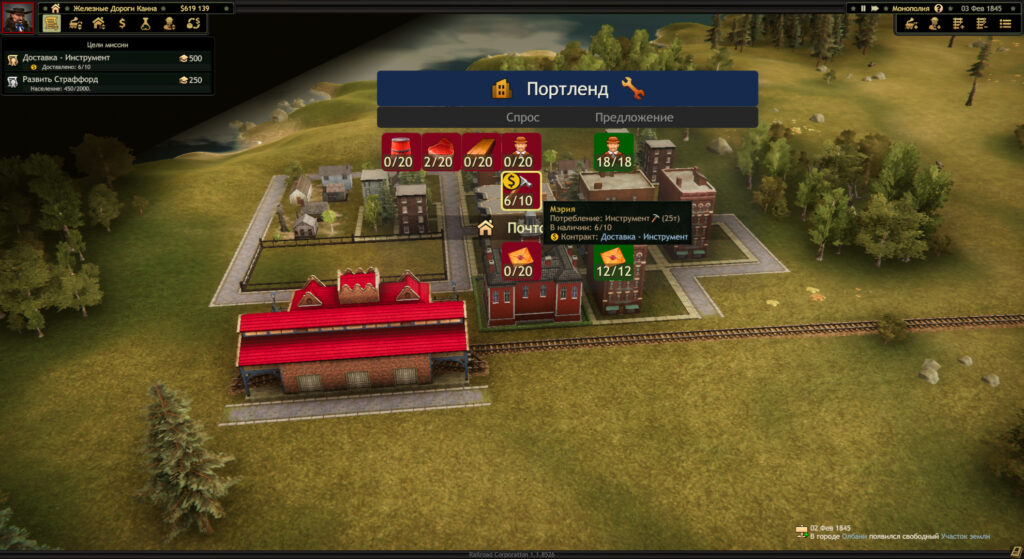The image size is (1024, 559).
Task: Open the mission objectives scroll icon
Action: 52,23
